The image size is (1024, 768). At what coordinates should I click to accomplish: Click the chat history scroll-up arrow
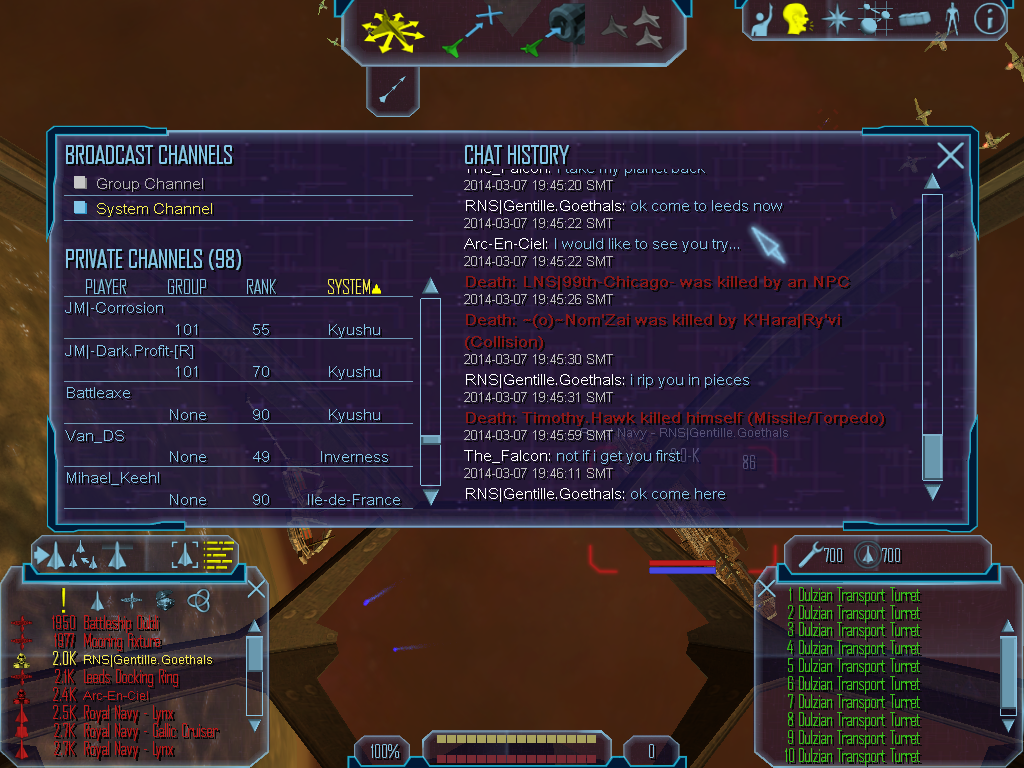pos(932,182)
